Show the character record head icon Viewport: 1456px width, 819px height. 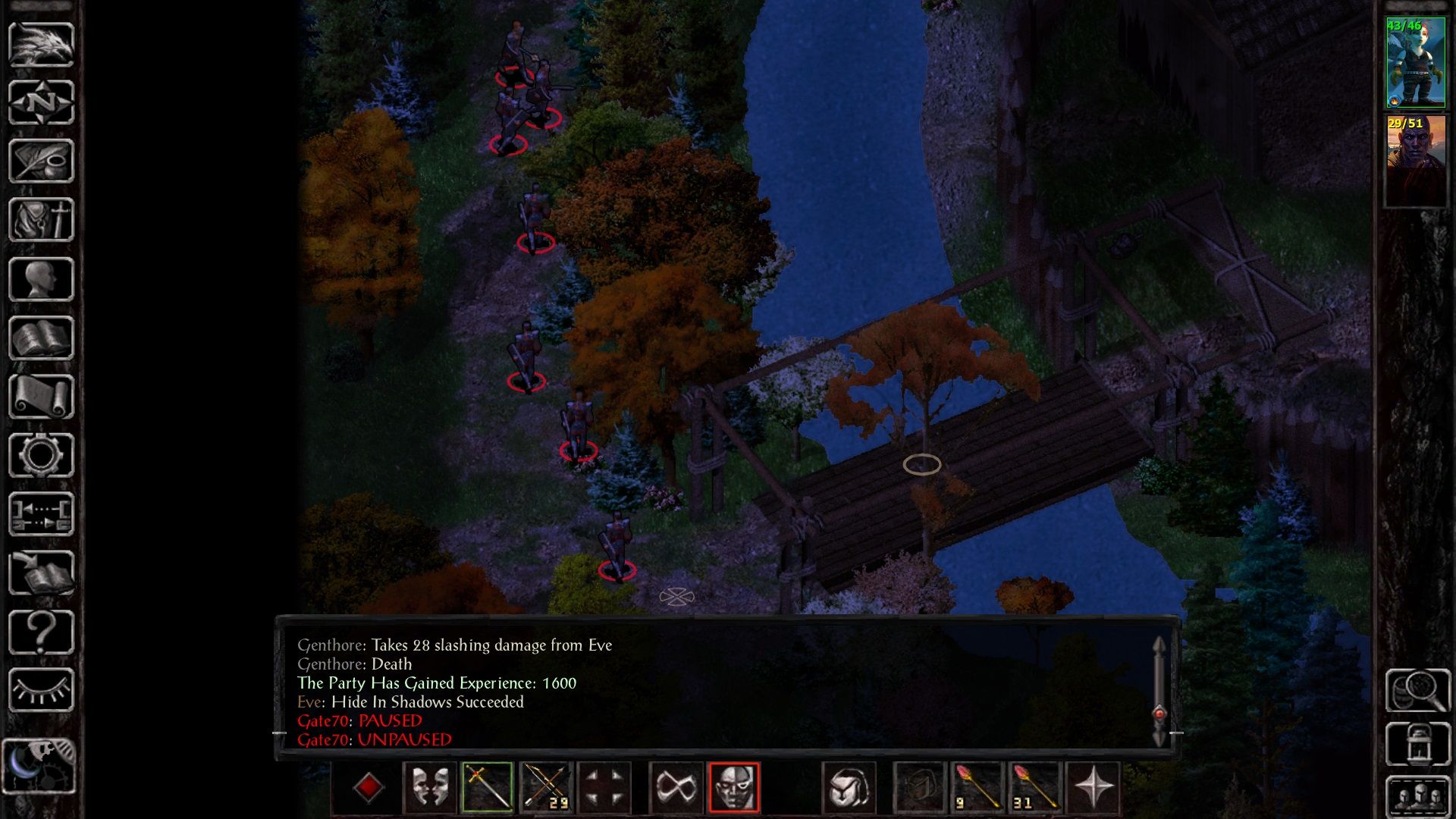(x=41, y=279)
